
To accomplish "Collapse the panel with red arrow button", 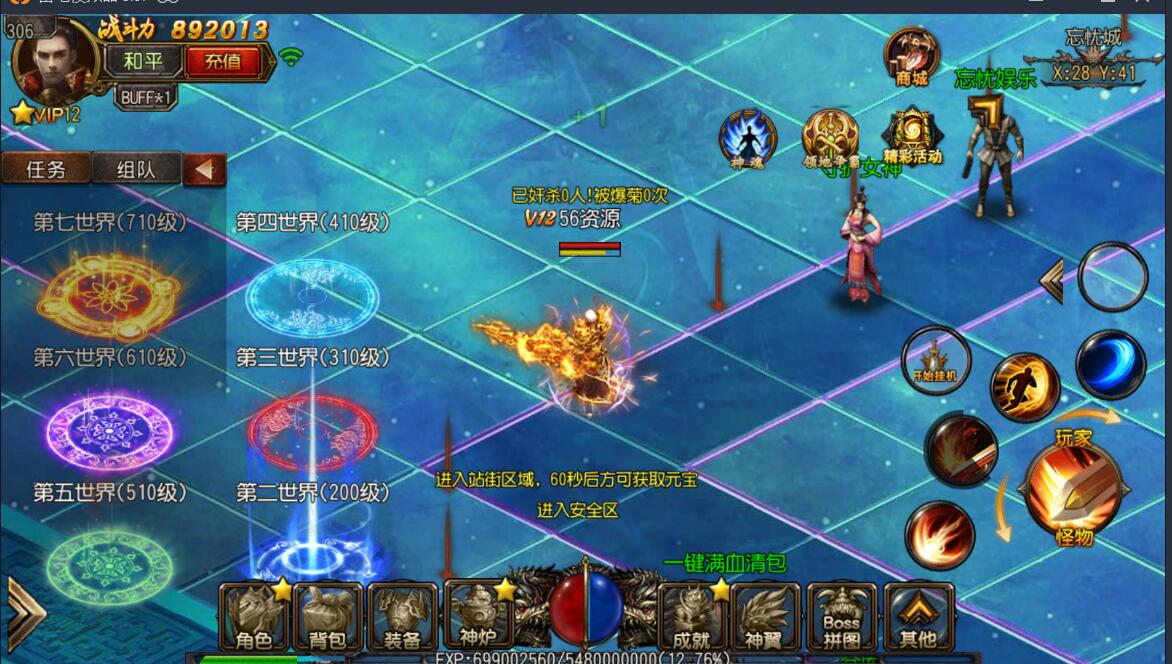I will point(204,170).
